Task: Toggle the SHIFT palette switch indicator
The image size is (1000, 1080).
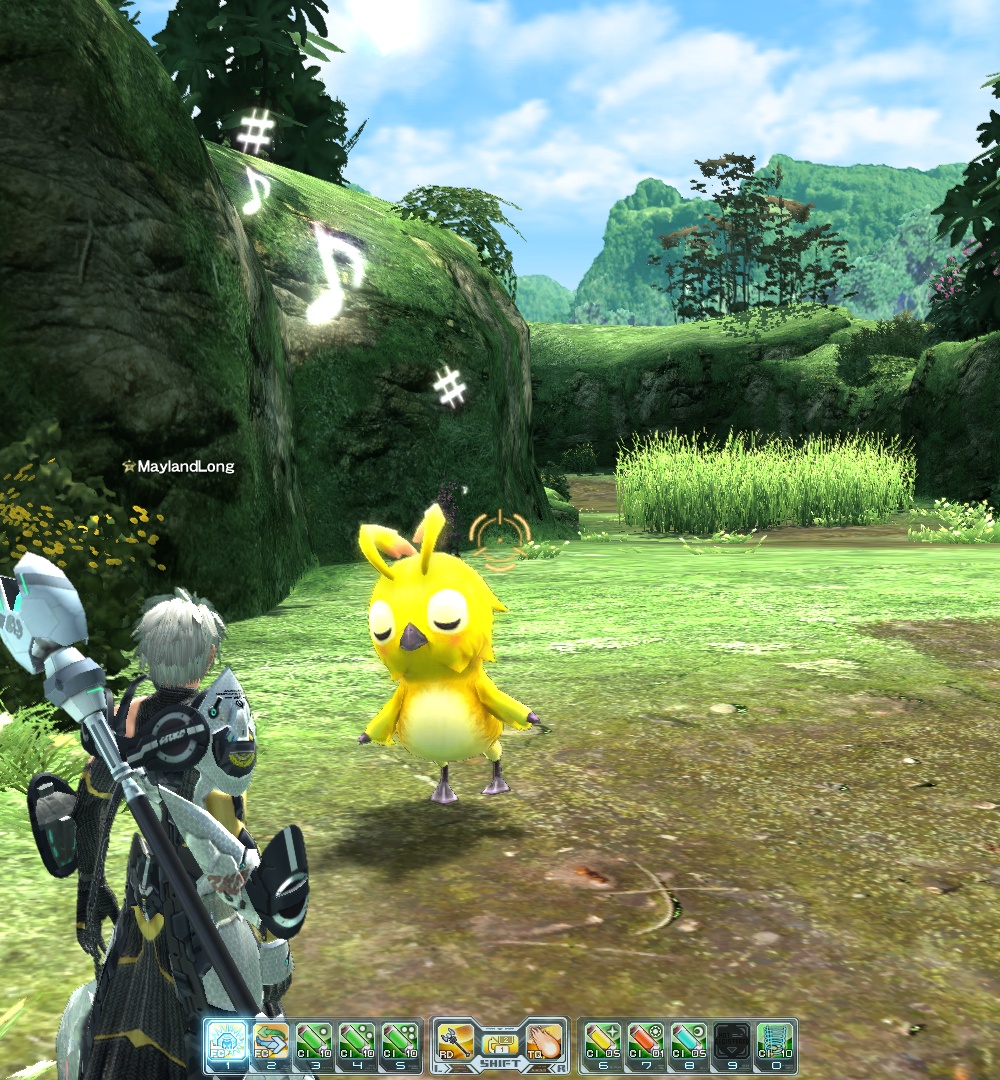Action: (x=499, y=1046)
